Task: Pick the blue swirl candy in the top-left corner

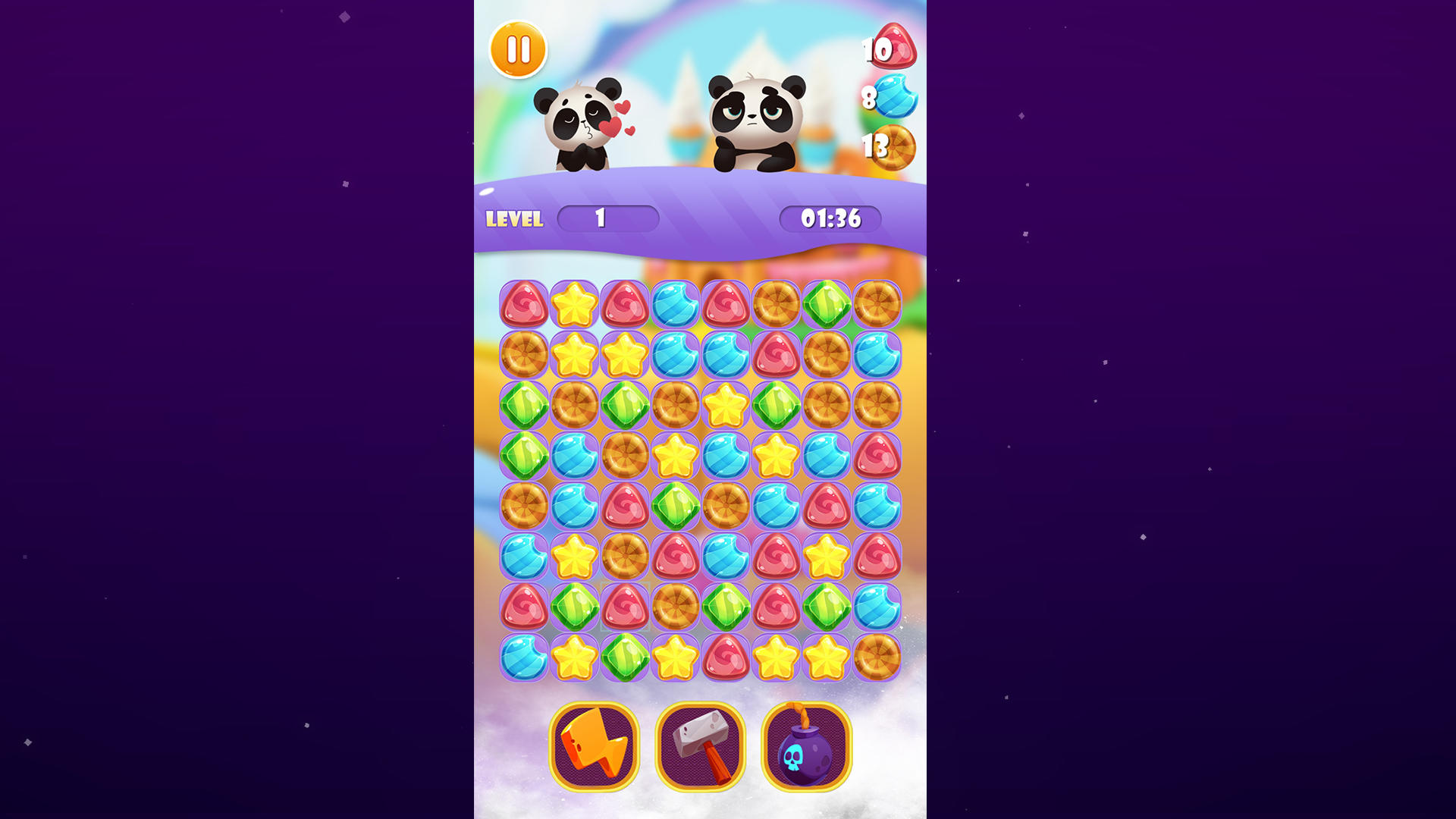Action: (675, 303)
